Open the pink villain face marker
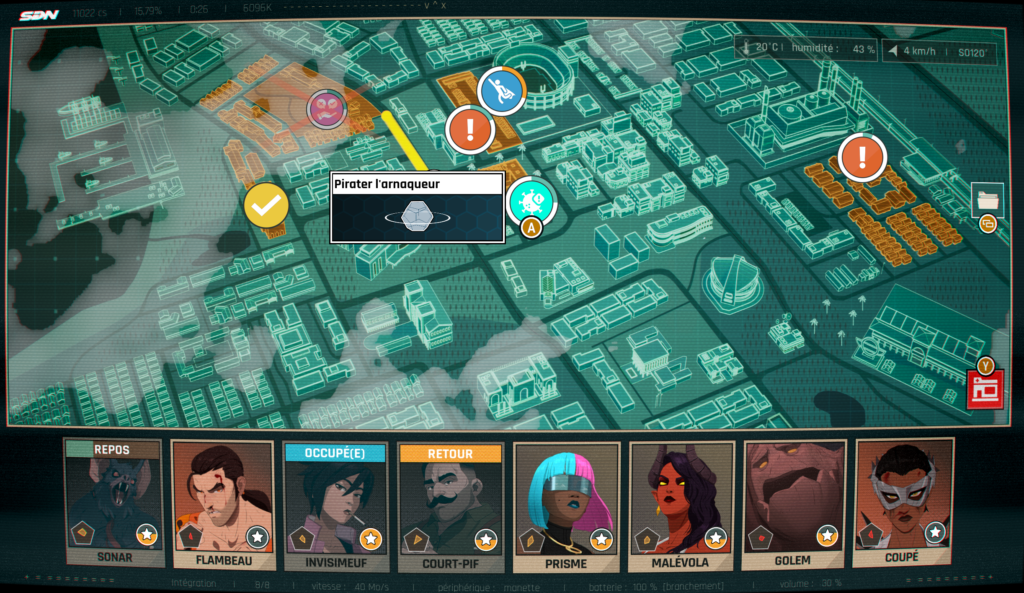1024x593 pixels. [x=326, y=109]
